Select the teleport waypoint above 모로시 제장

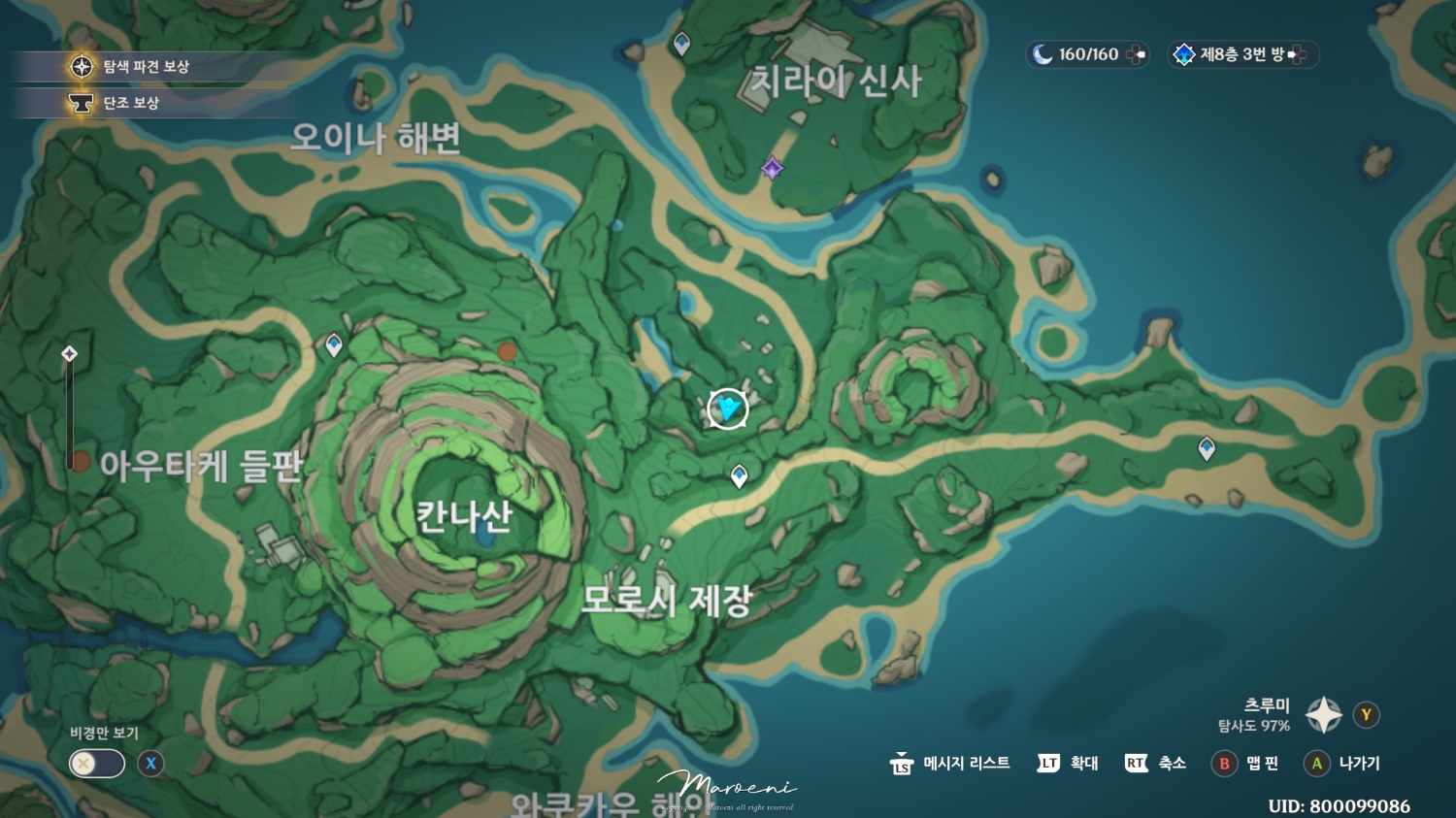click(739, 474)
